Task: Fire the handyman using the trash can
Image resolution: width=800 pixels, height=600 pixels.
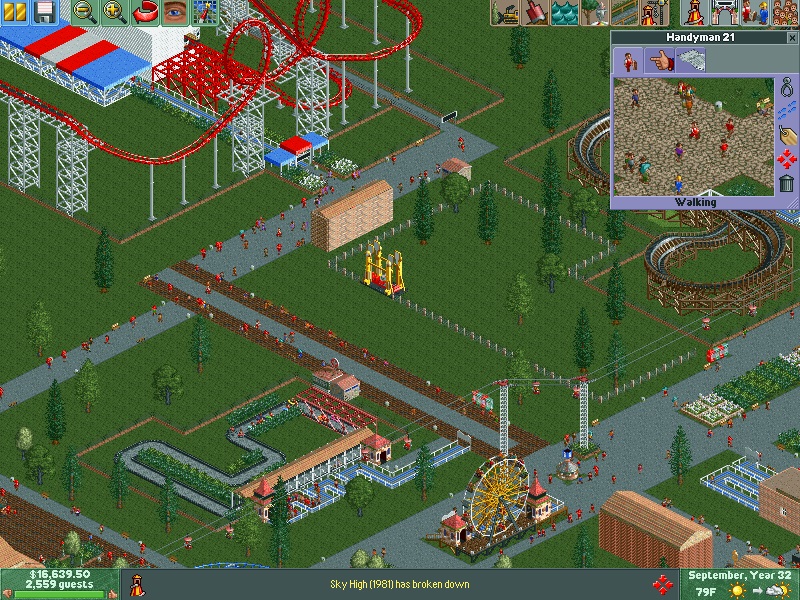Action: pyautogui.click(x=787, y=183)
